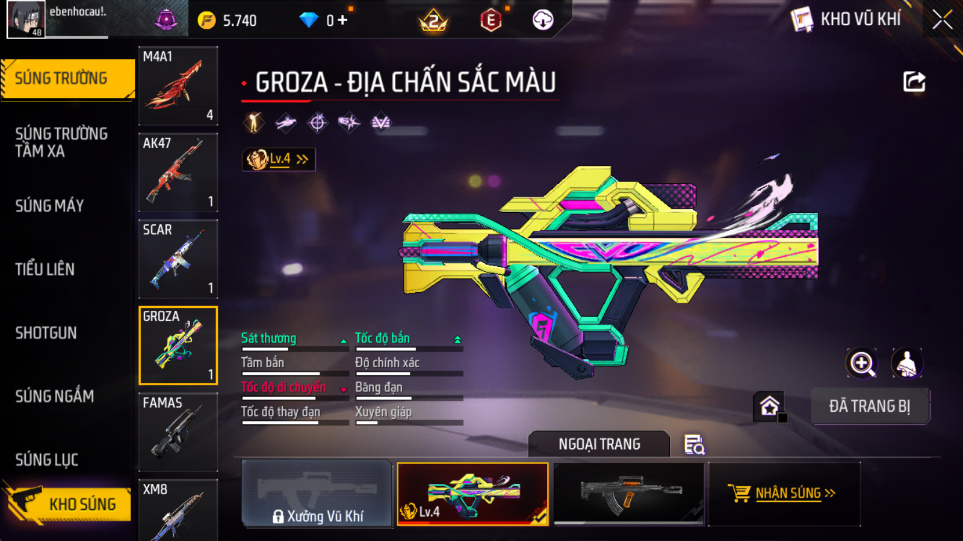Open the Shotgun weapon category
The width and height of the screenshot is (963, 541).
(46, 333)
